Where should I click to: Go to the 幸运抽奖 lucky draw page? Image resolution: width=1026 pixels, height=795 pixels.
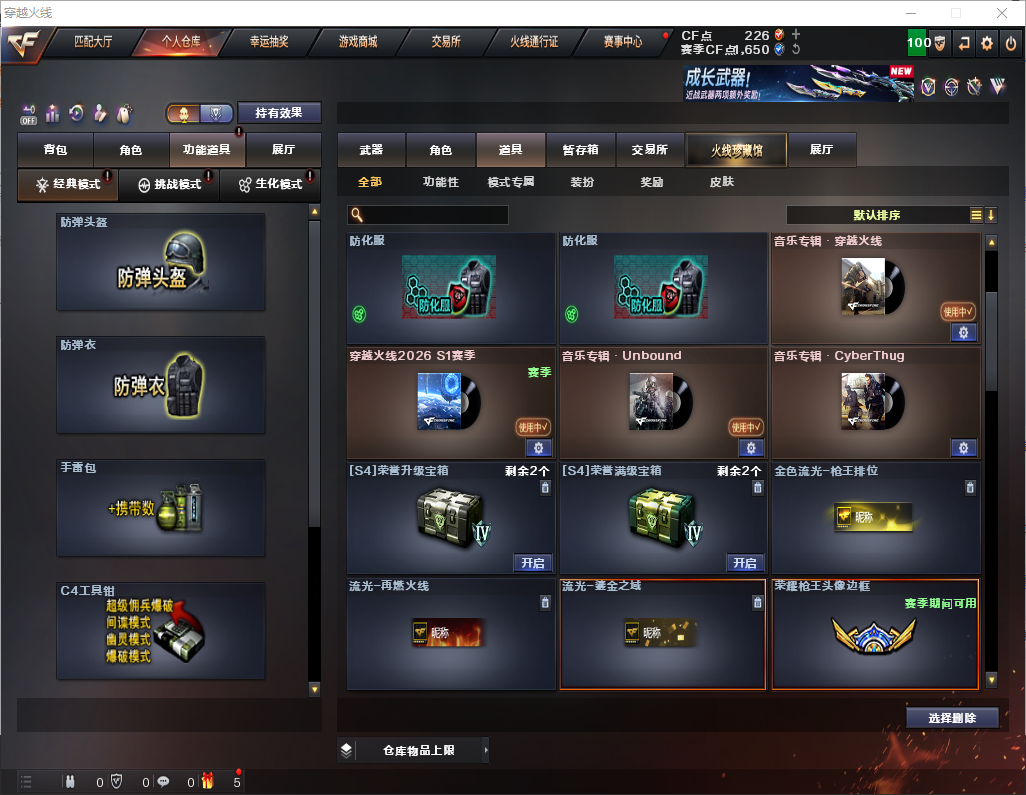click(268, 42)
